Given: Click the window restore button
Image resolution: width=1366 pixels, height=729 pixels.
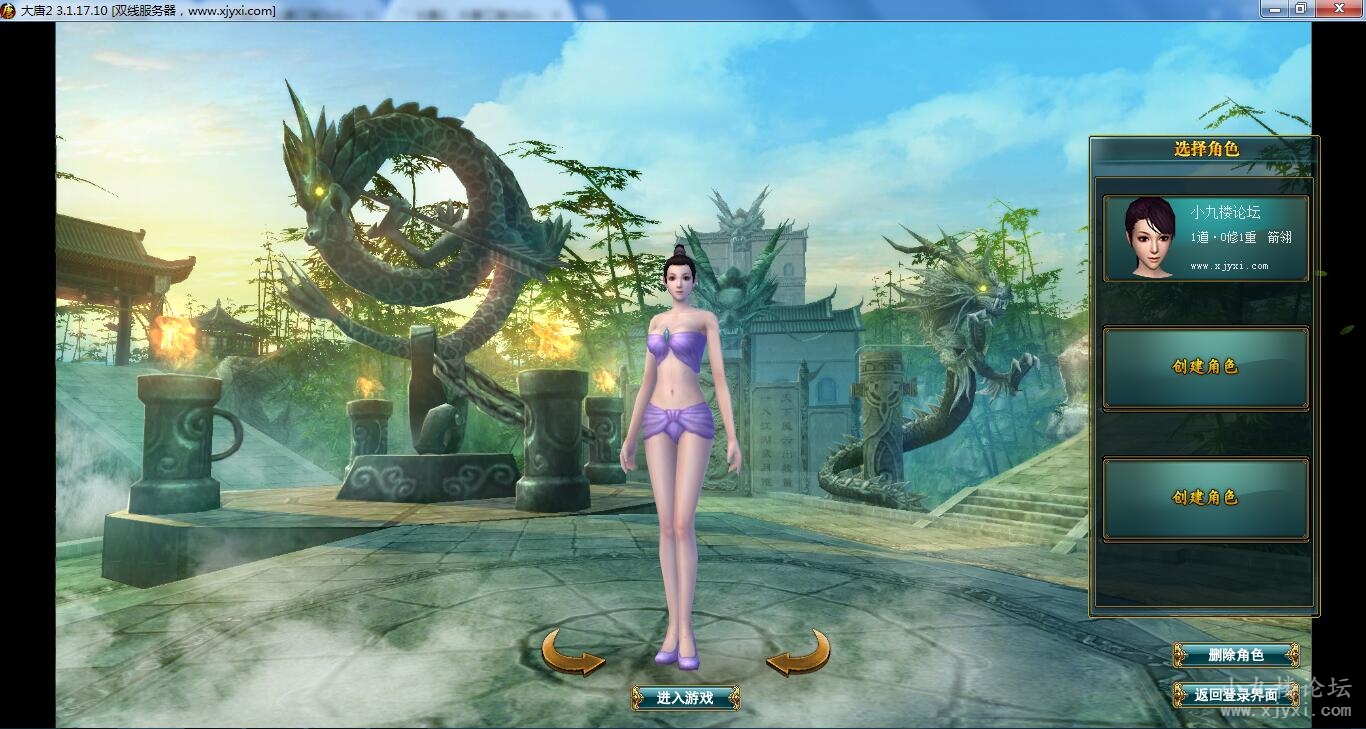Looking at the screenshot, I should pos(1299,9).
